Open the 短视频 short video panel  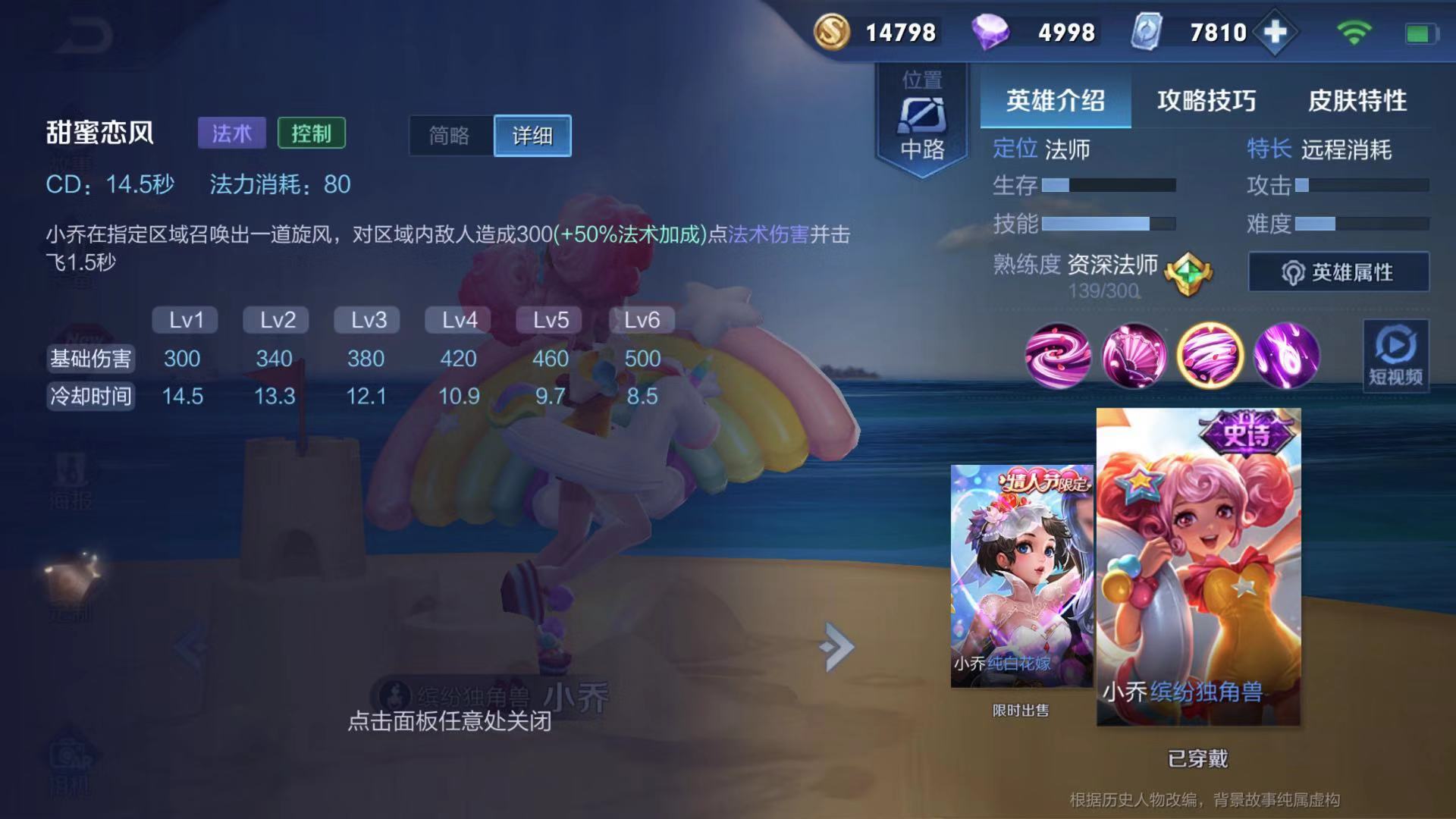[x=1395, y=356]
